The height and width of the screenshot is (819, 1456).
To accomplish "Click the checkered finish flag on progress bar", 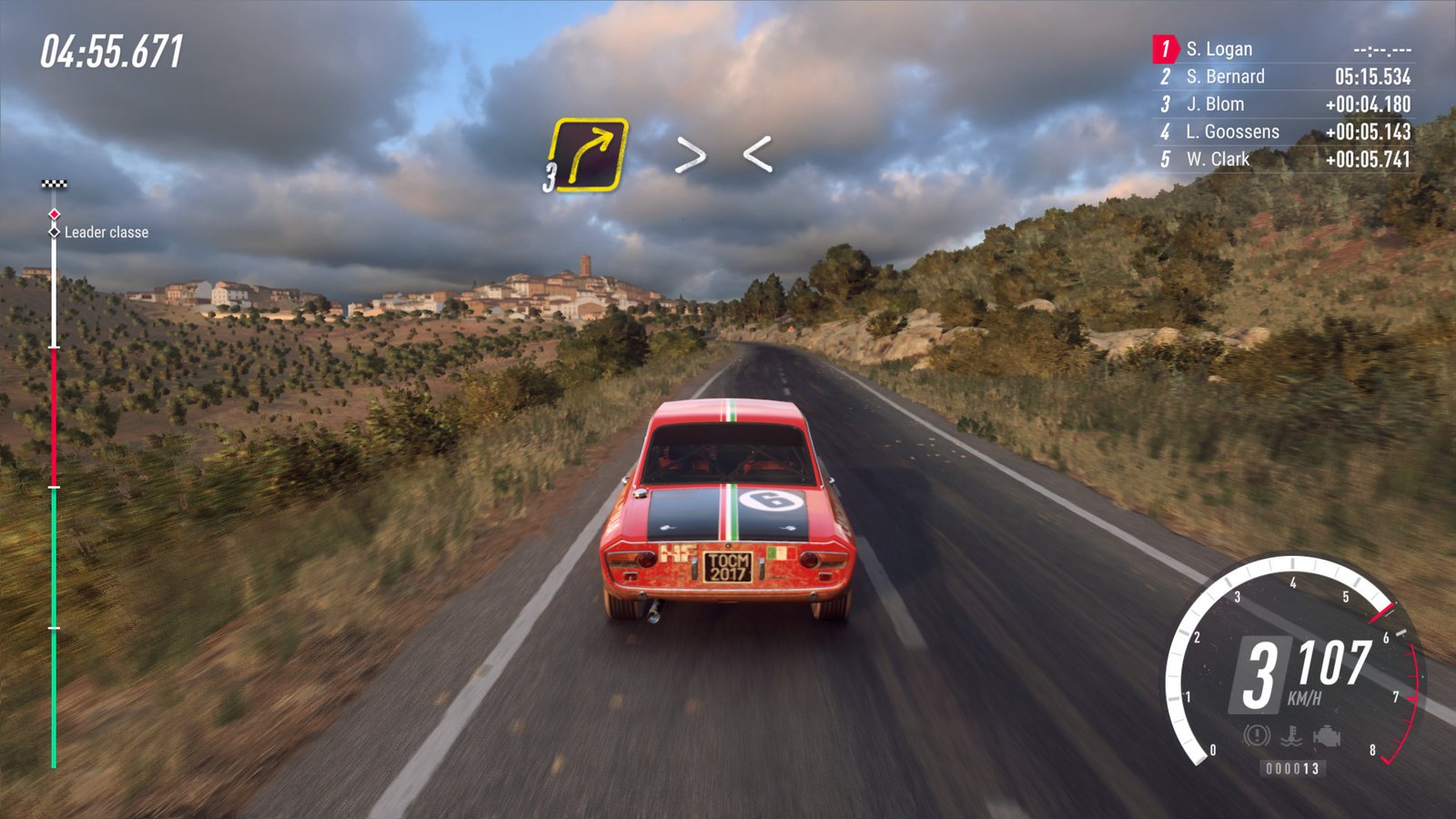I will point(55,184).
